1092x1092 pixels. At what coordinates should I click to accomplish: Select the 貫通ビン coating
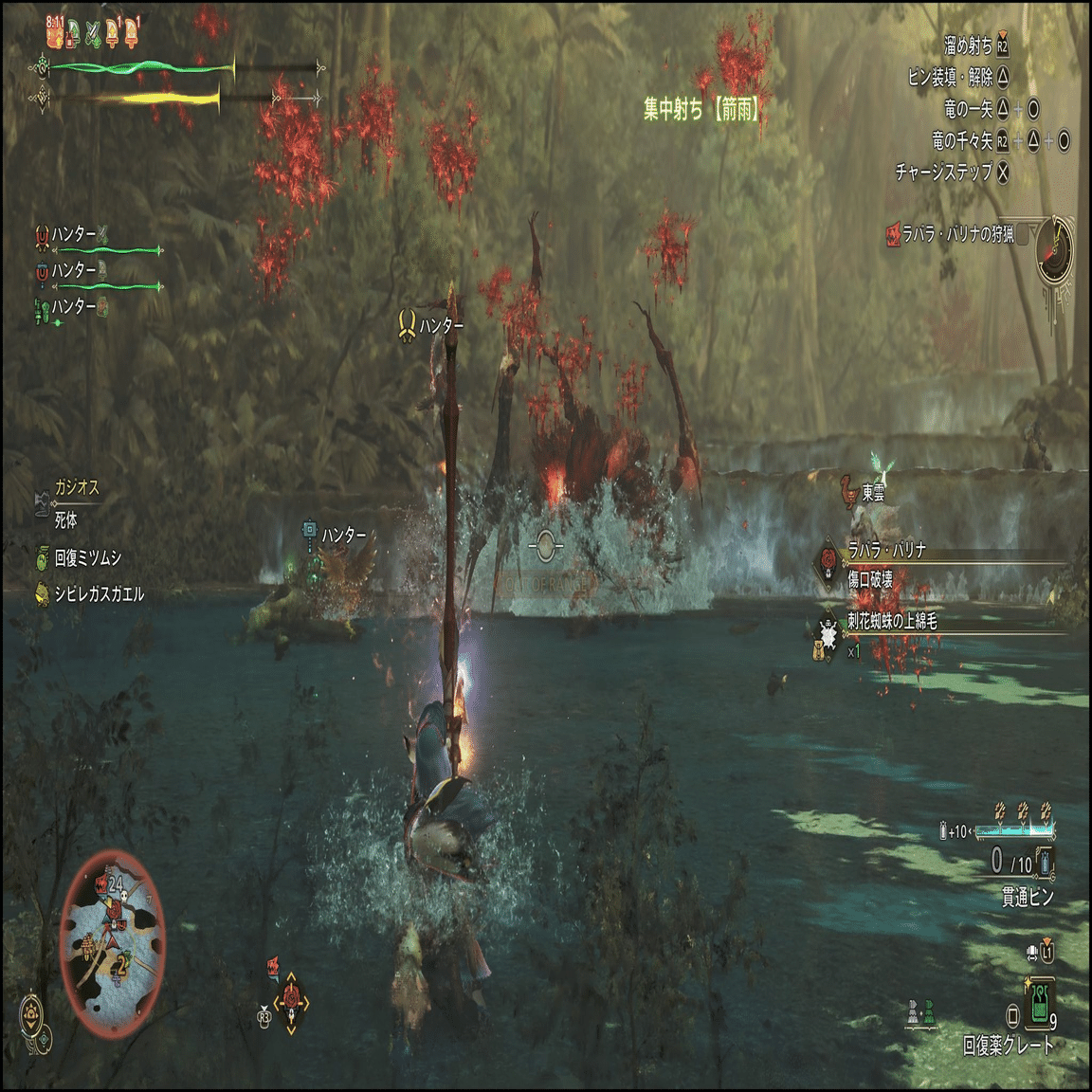pos(1028,897)
